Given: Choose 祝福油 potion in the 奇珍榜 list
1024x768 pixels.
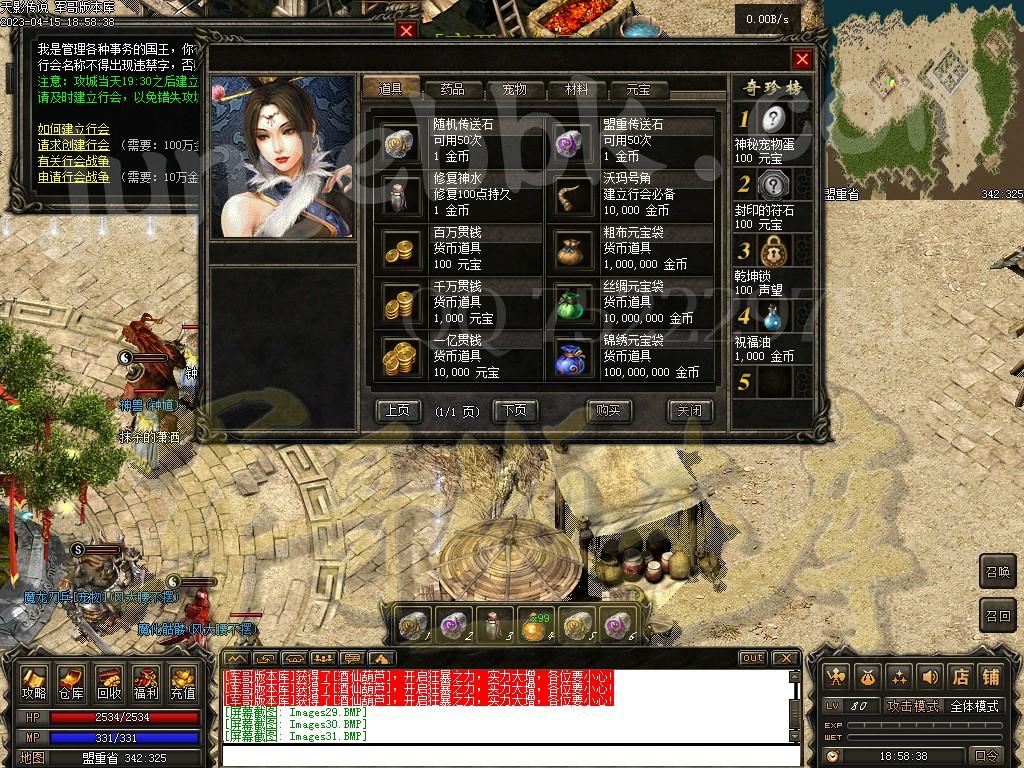Looking at the screenshot, I should [x=774, y=317].
